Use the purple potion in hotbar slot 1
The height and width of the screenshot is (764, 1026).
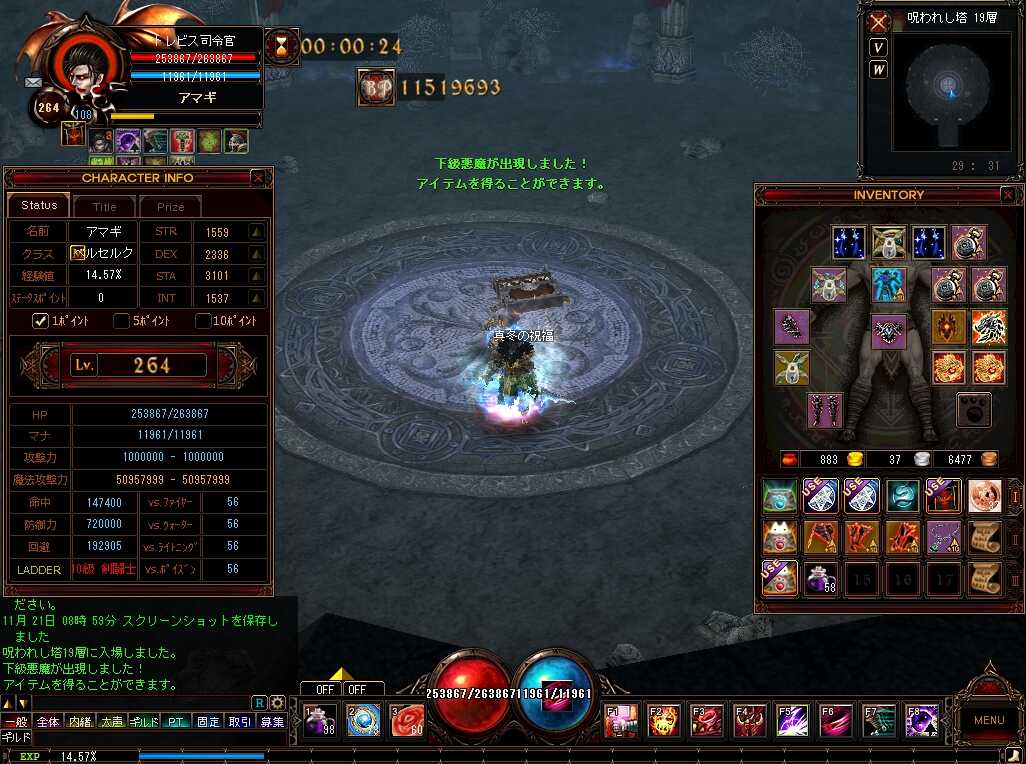(320, 720)
